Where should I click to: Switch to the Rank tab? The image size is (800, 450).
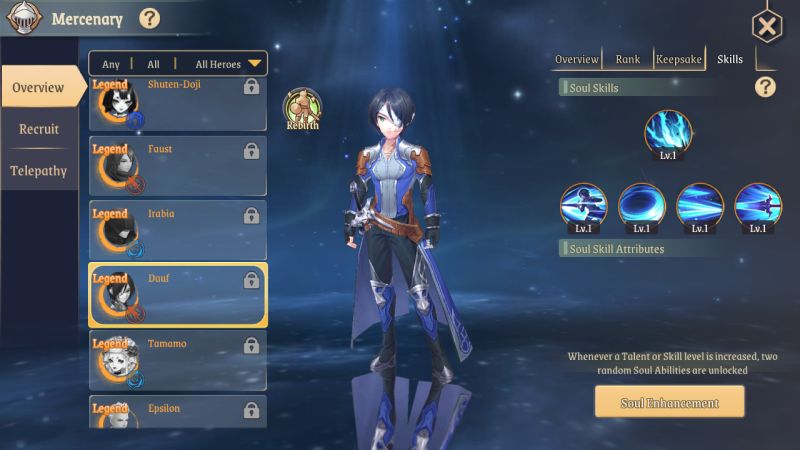(628, 59)
